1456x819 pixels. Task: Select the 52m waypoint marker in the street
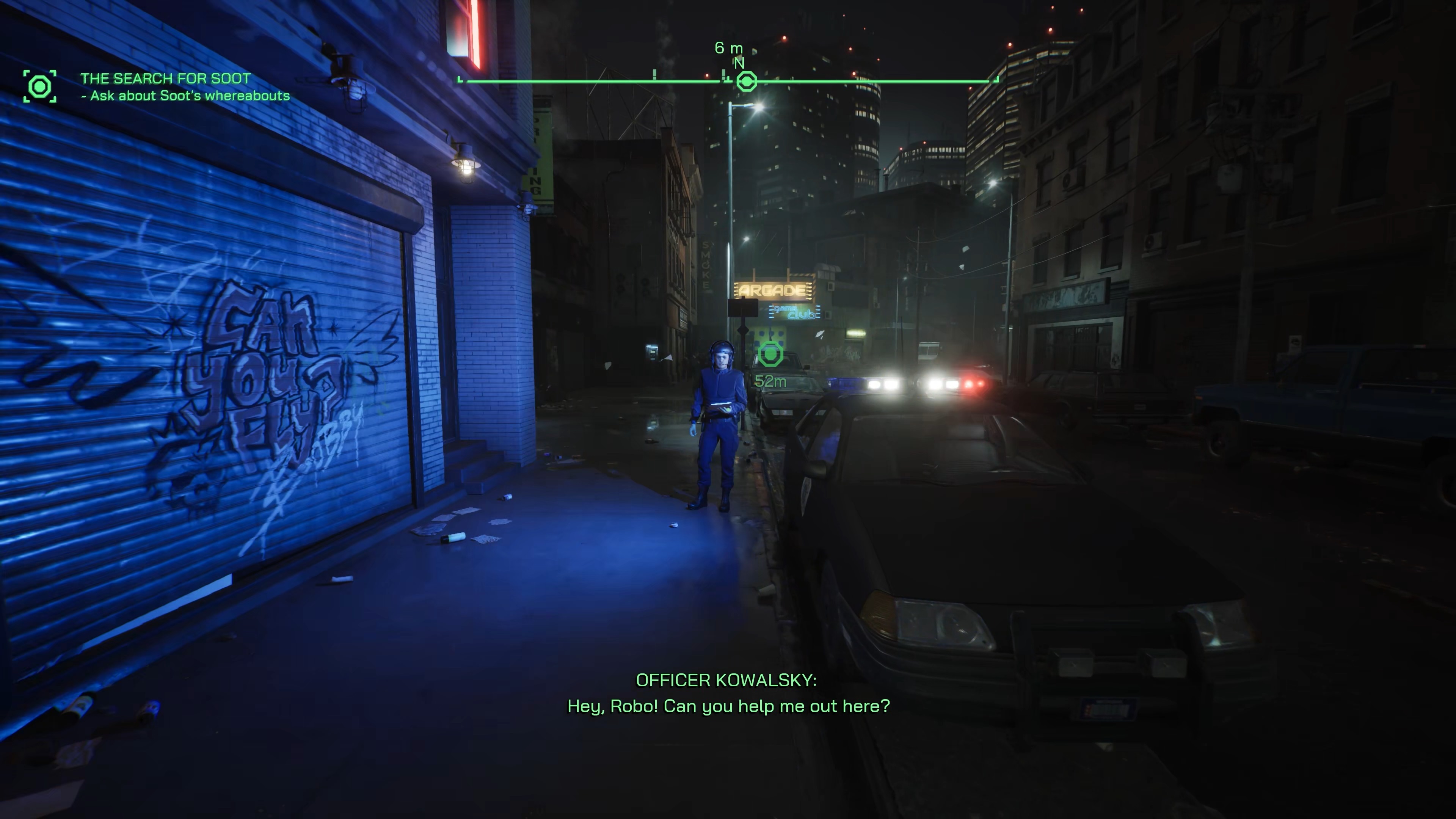(770, 355)
